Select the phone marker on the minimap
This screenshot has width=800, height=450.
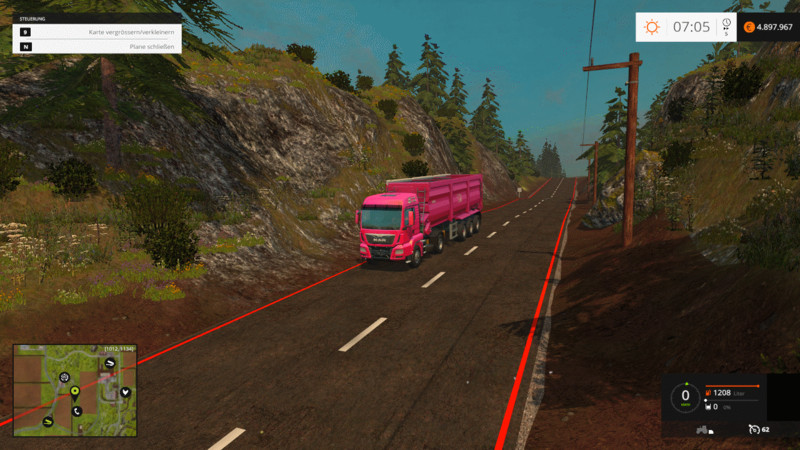coord(76,411)
